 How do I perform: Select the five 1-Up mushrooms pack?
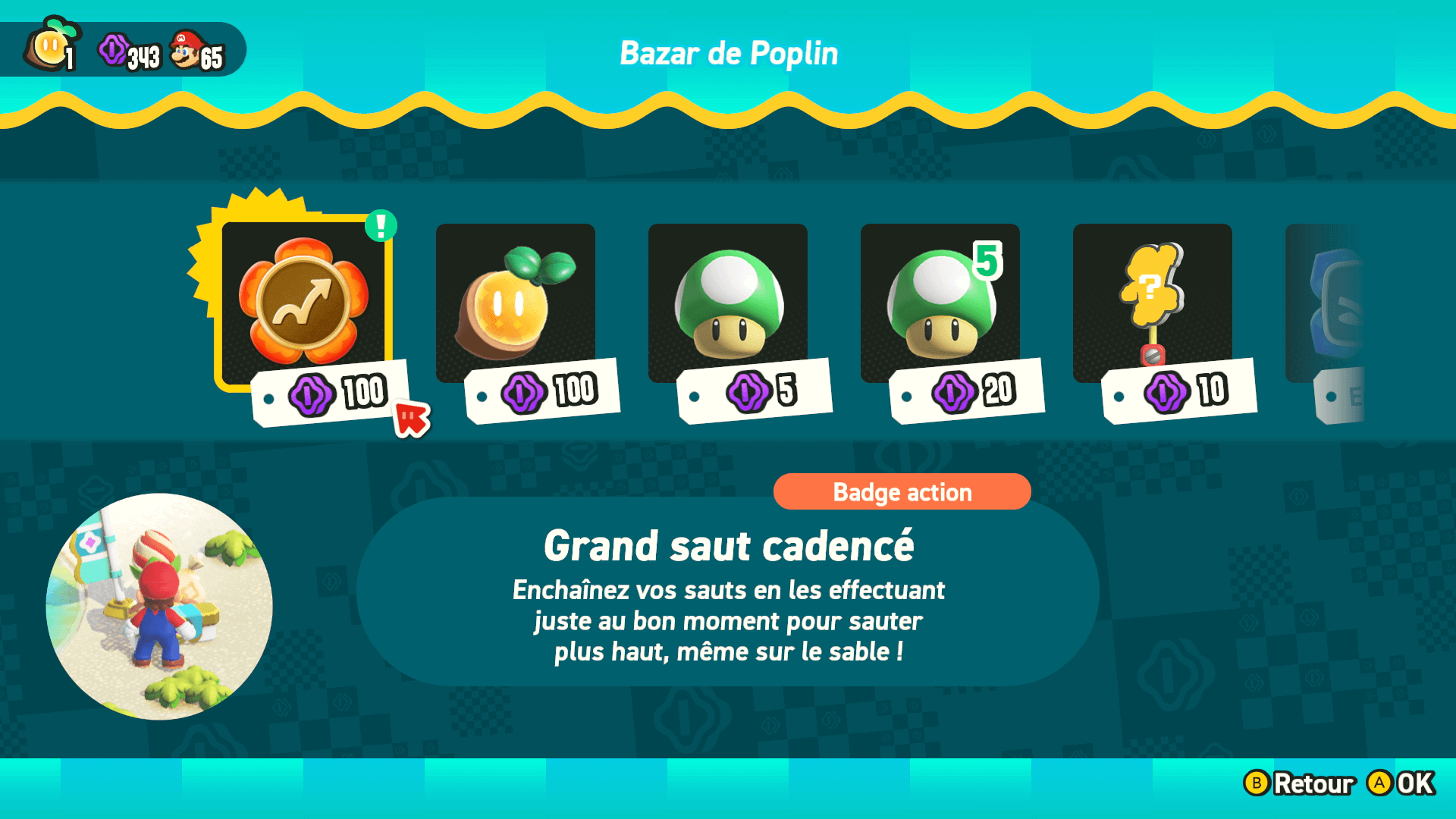click(x=940, y=303)
